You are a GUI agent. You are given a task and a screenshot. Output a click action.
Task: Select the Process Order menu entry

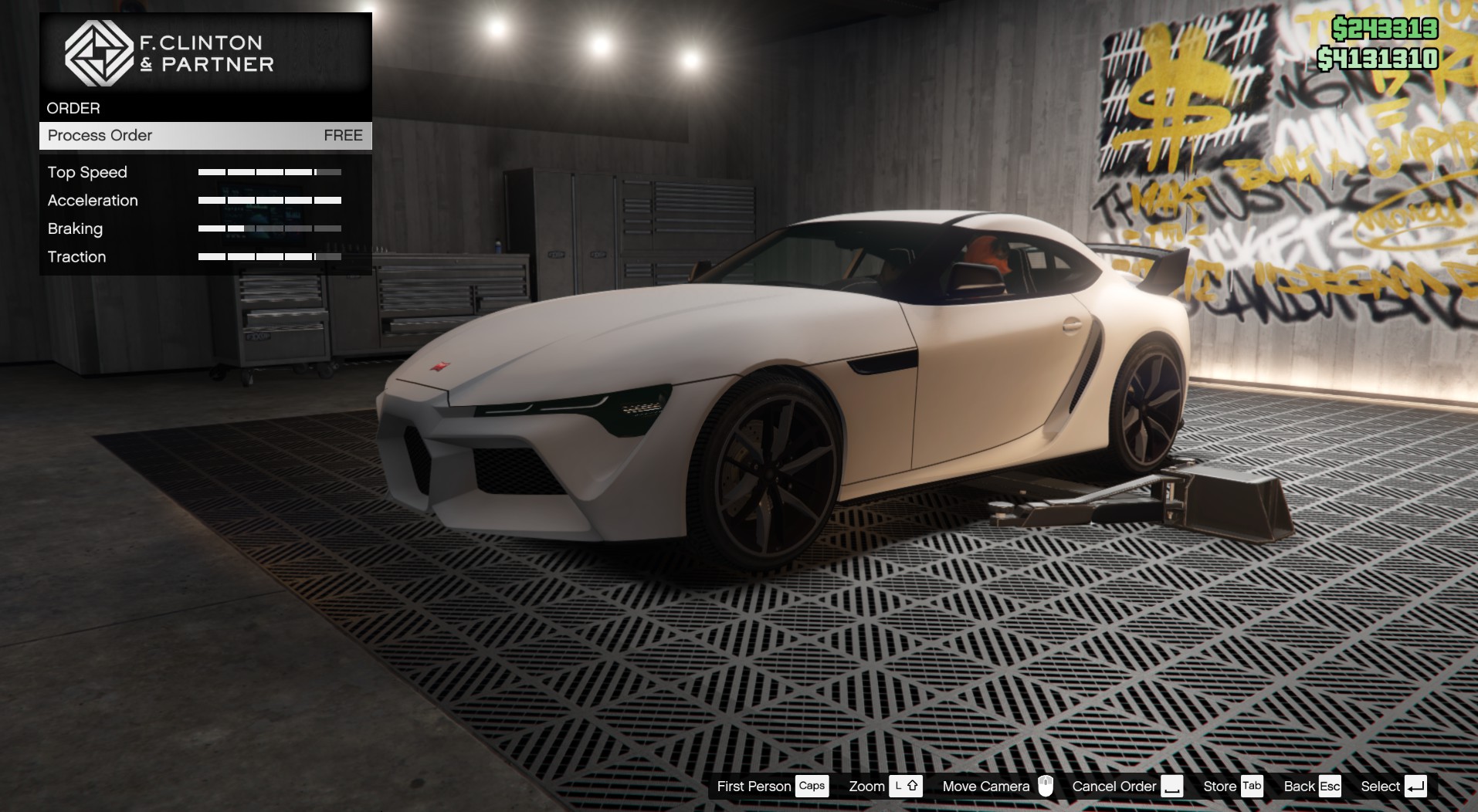205,136
